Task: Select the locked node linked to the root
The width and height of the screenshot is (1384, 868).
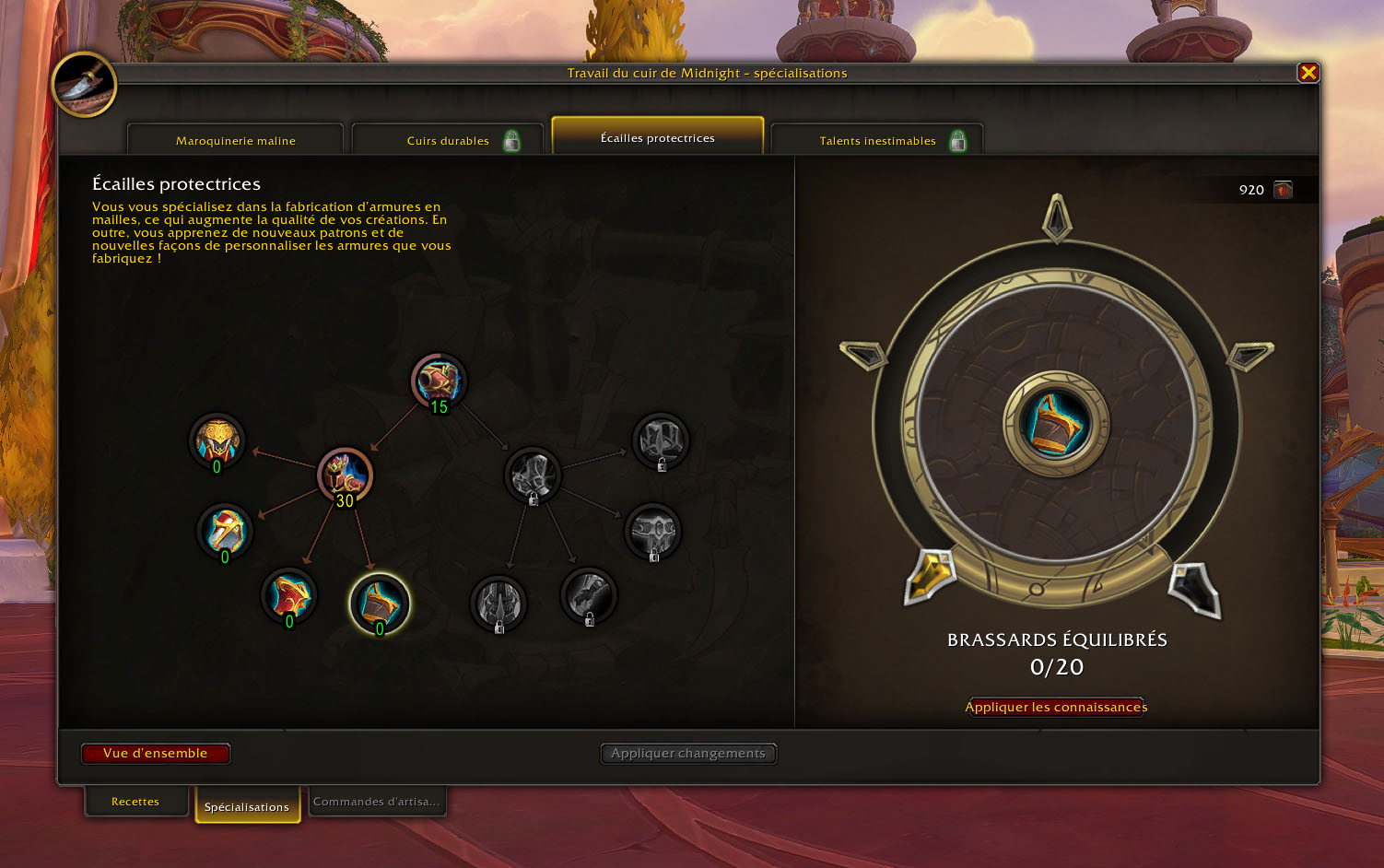Action: 533,475
